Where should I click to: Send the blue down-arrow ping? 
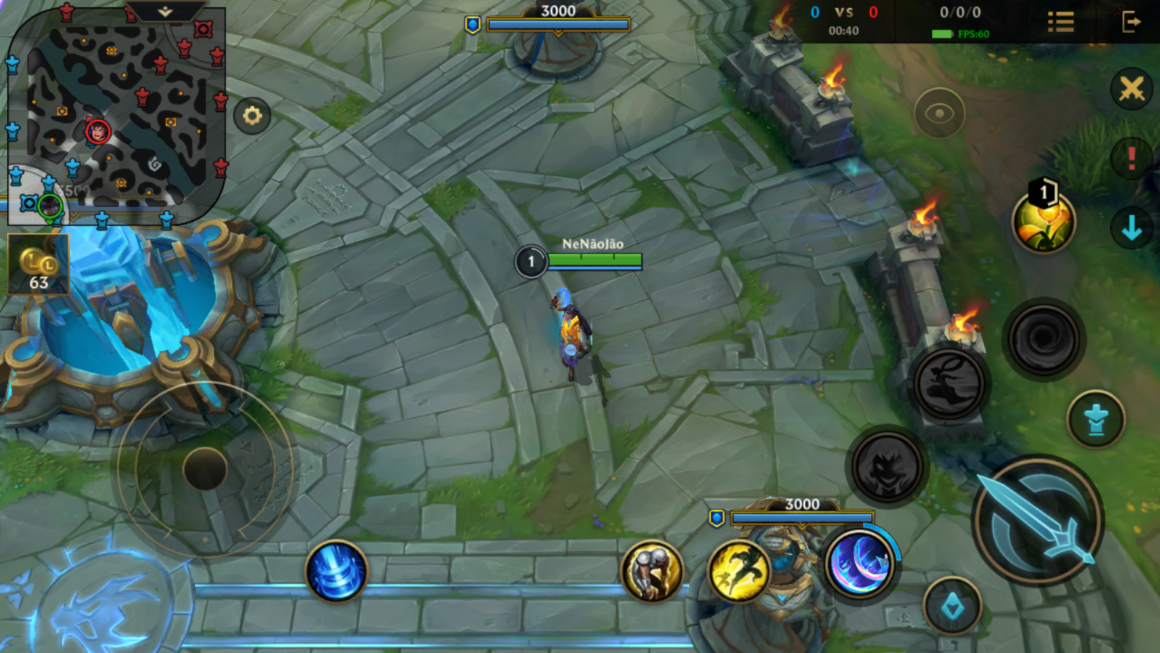tap(1131, 228)
